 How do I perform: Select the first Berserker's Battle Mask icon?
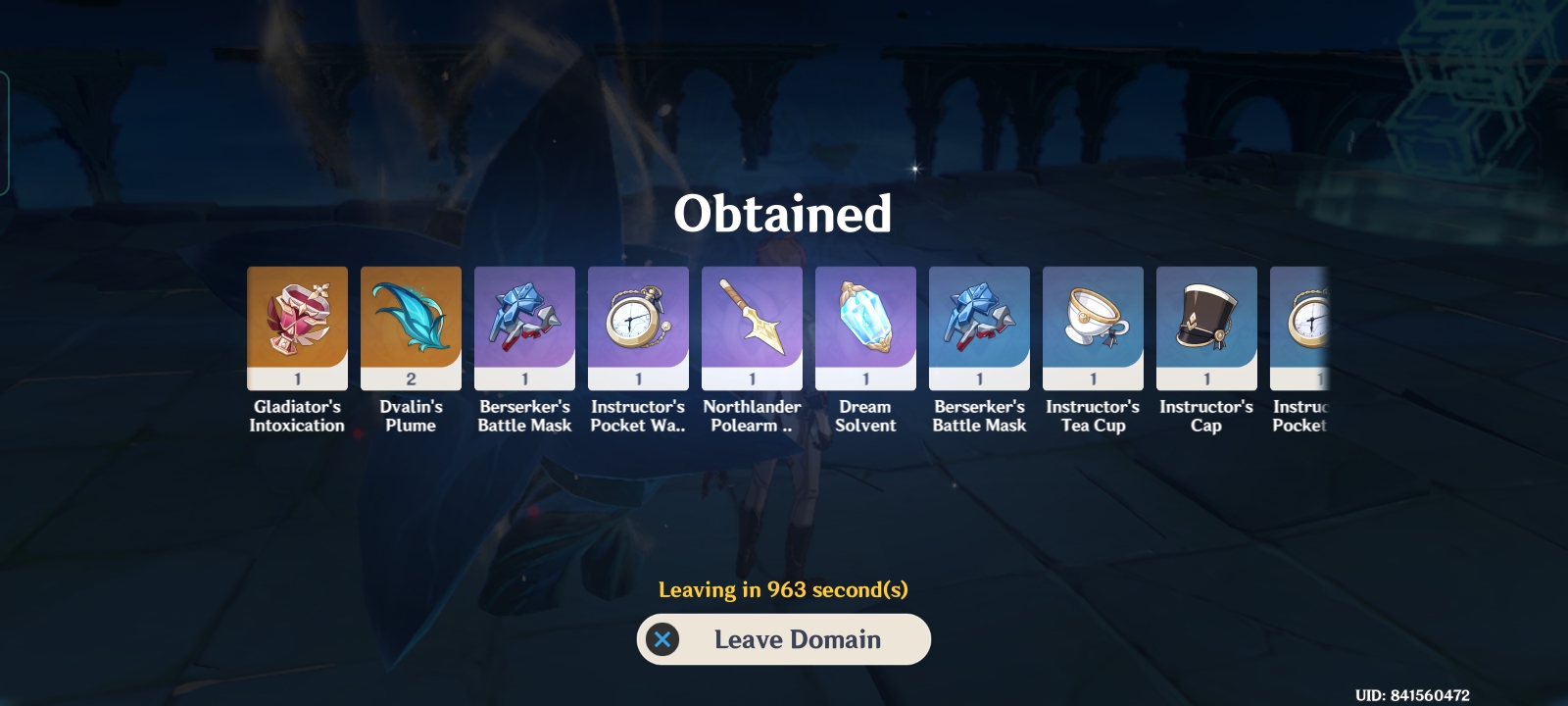524,324
